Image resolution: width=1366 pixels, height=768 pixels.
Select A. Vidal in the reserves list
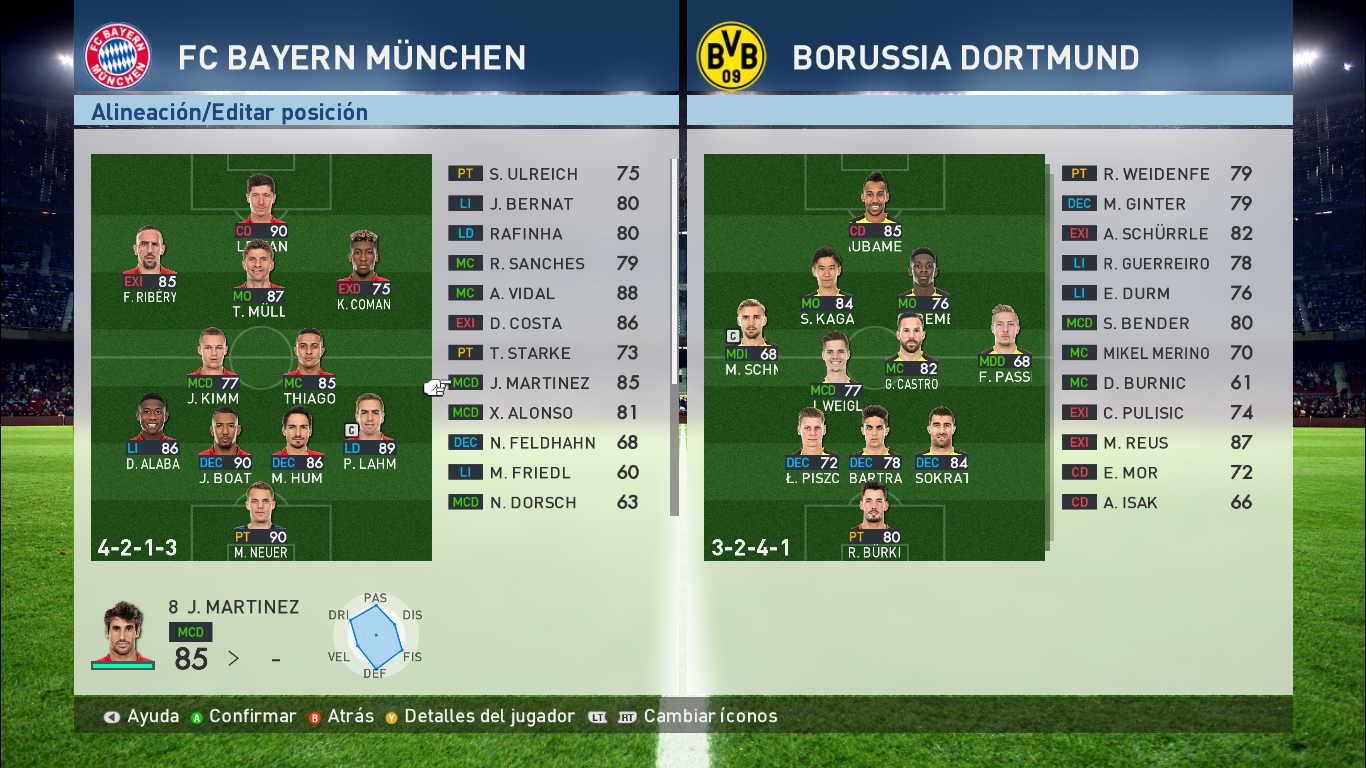[x=543, y=294]
